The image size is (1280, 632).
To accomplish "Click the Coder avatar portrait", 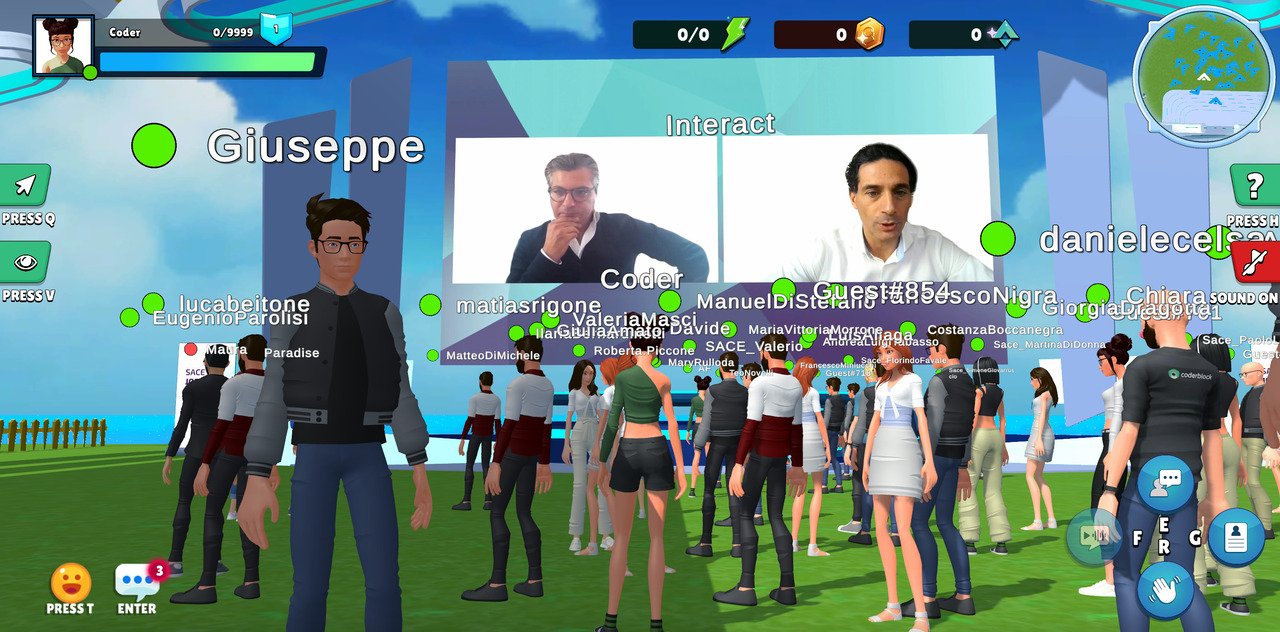I will [63, 46].
